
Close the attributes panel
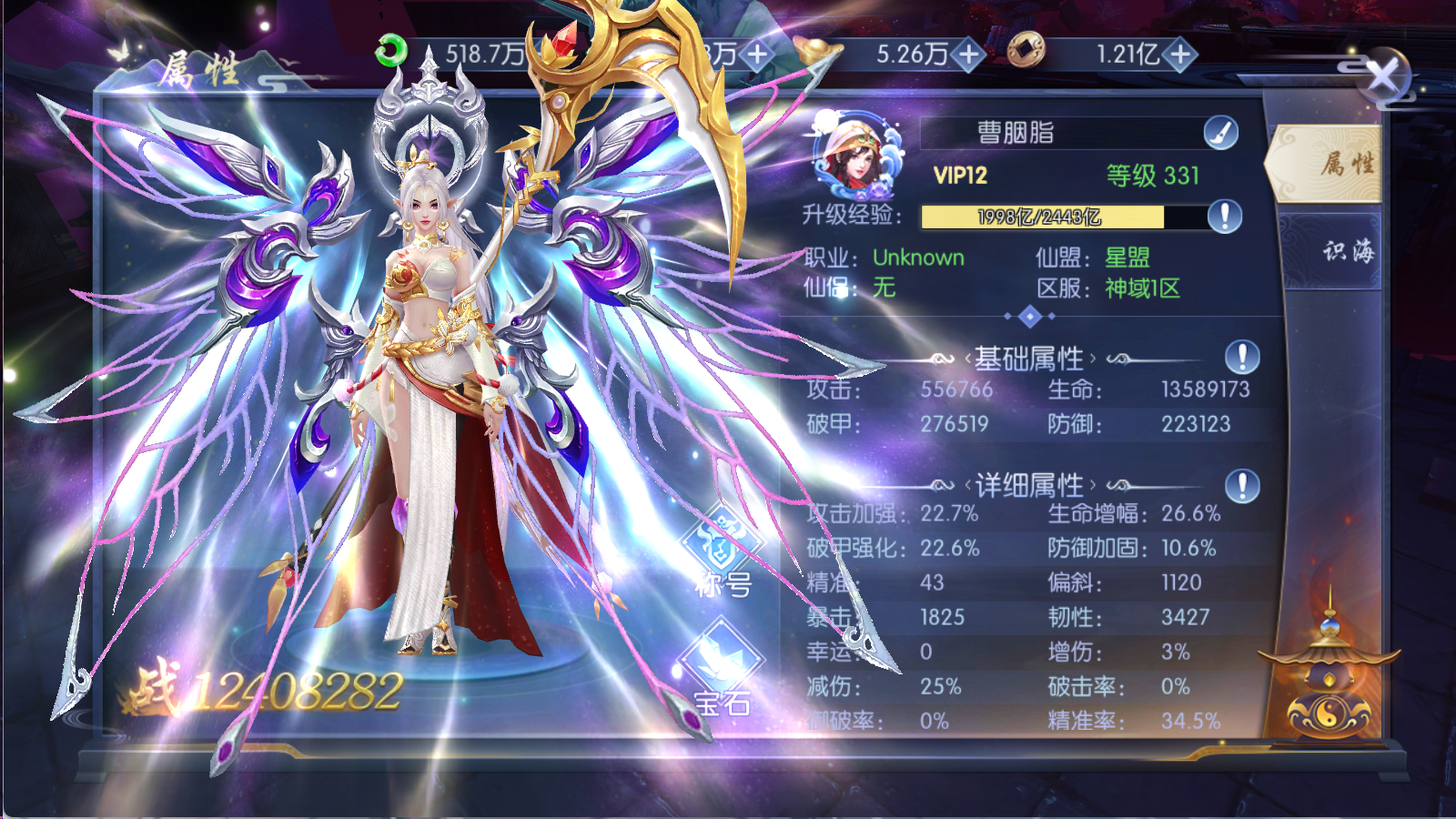click(x=1383, y=76)
